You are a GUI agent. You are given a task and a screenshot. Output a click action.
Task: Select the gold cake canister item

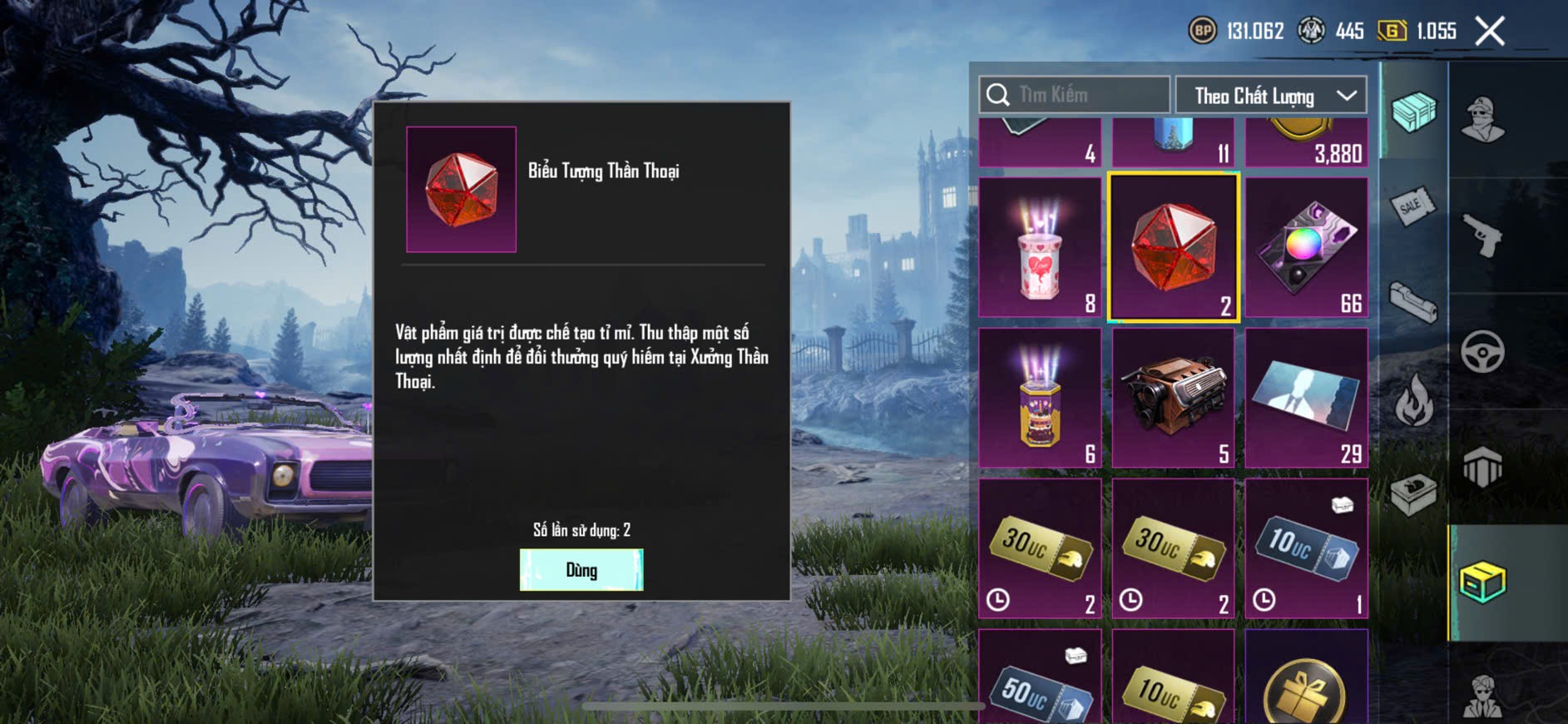point(1040,398)
